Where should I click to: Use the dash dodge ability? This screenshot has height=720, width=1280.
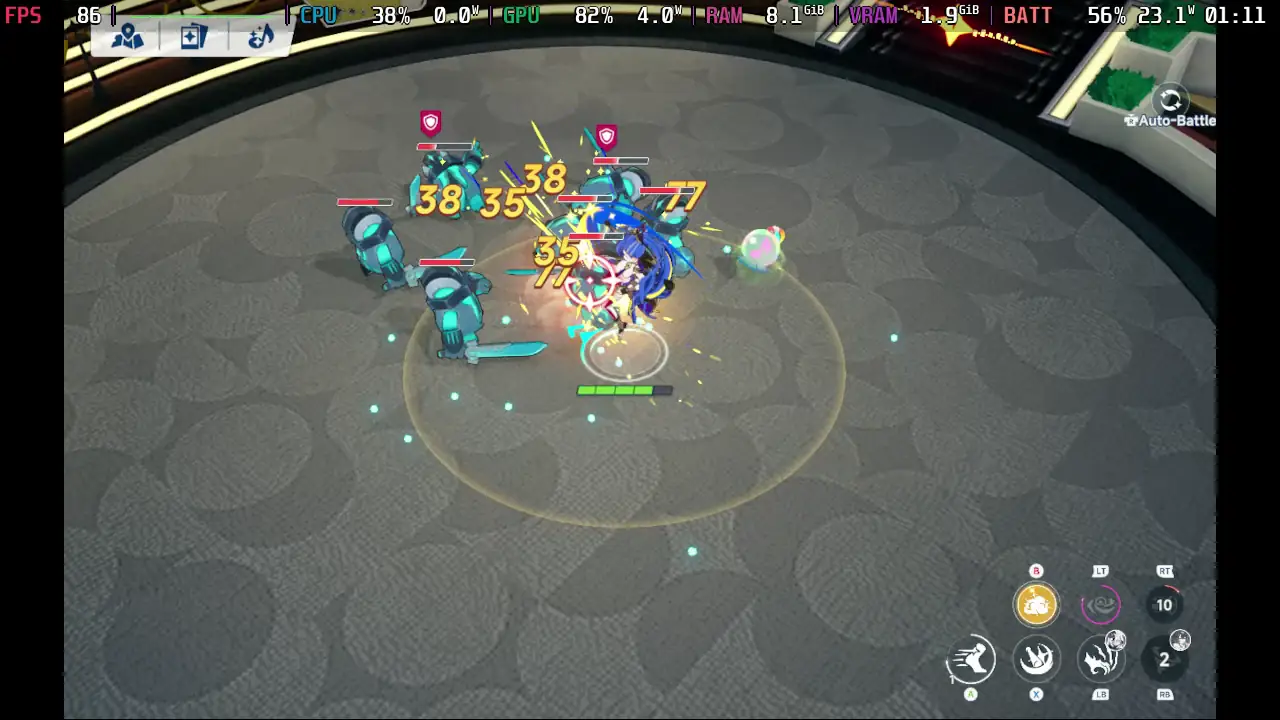click(x=970, y=659)
